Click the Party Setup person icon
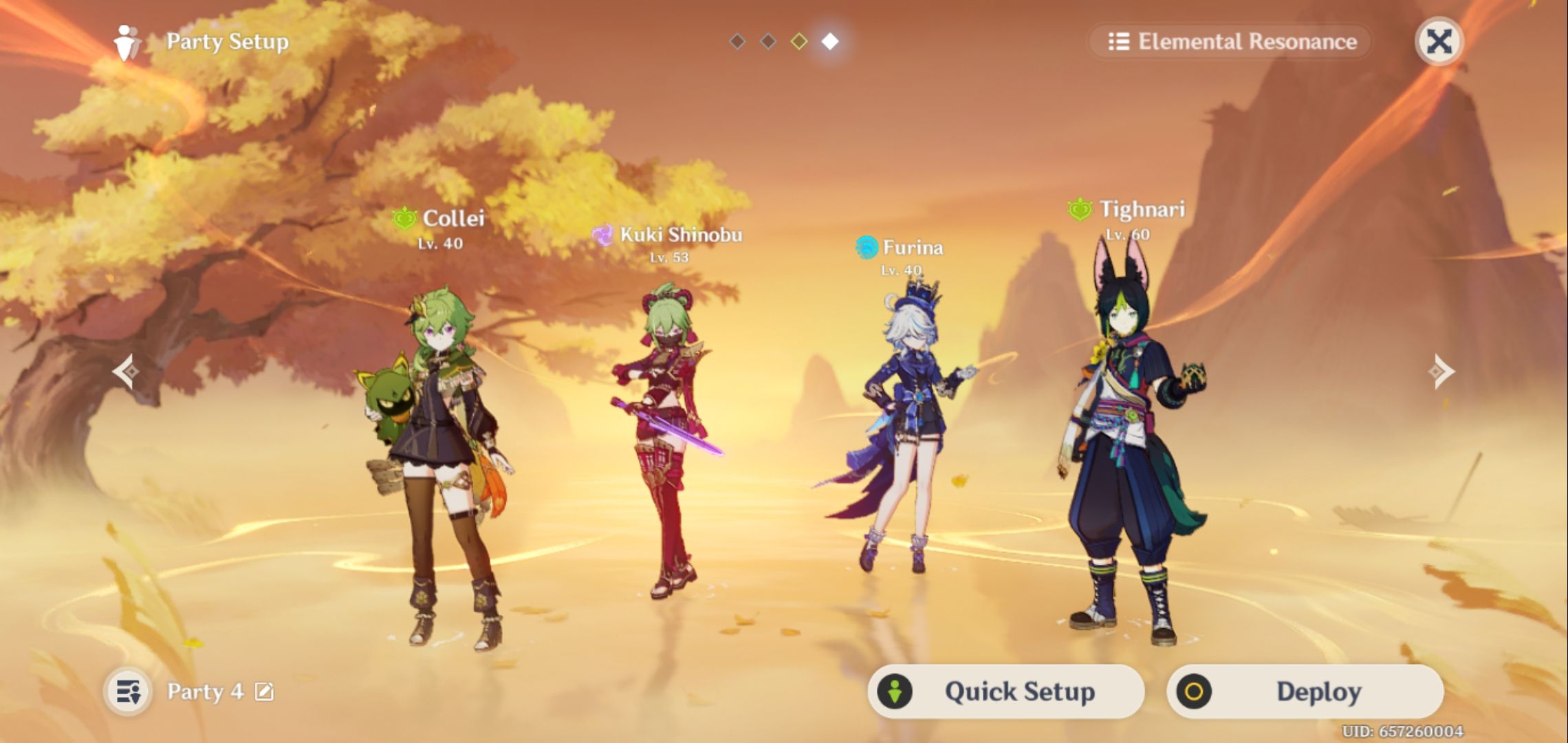 (x=124, y=42)
